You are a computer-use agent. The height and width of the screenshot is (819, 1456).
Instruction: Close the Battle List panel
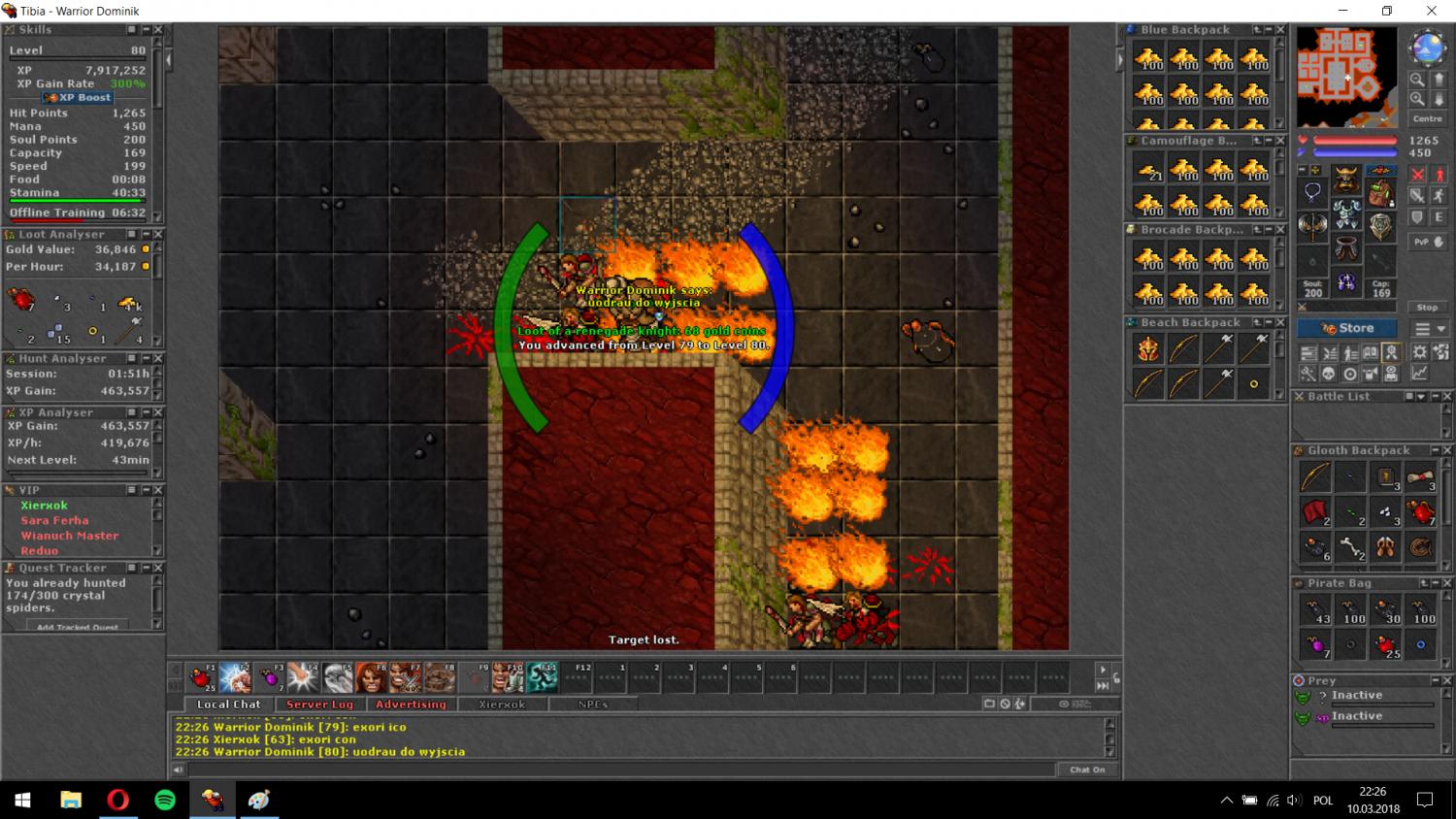1447,397
